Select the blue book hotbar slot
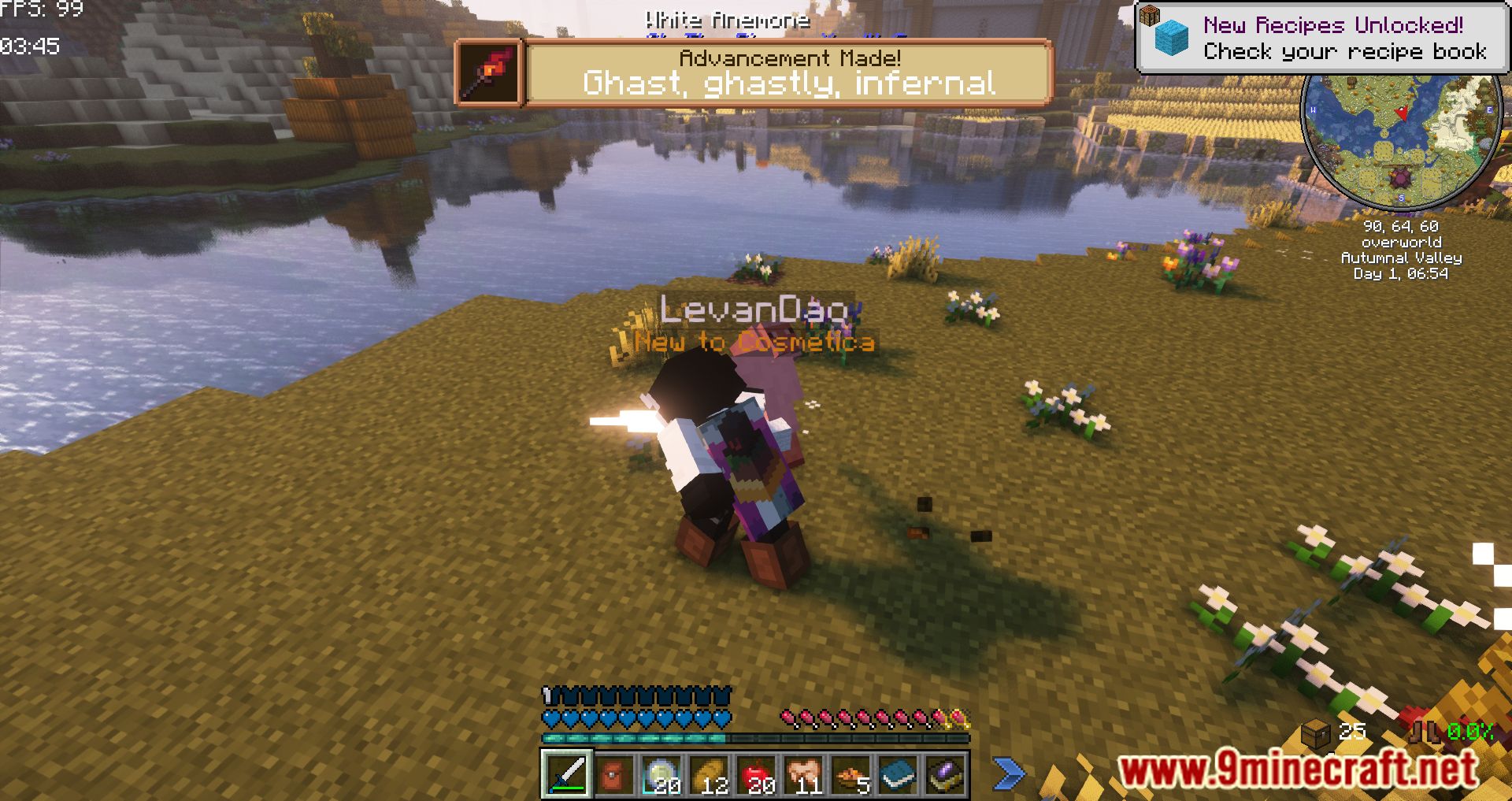The height and width of the screenshot is (801, 1512). (897, 774)
